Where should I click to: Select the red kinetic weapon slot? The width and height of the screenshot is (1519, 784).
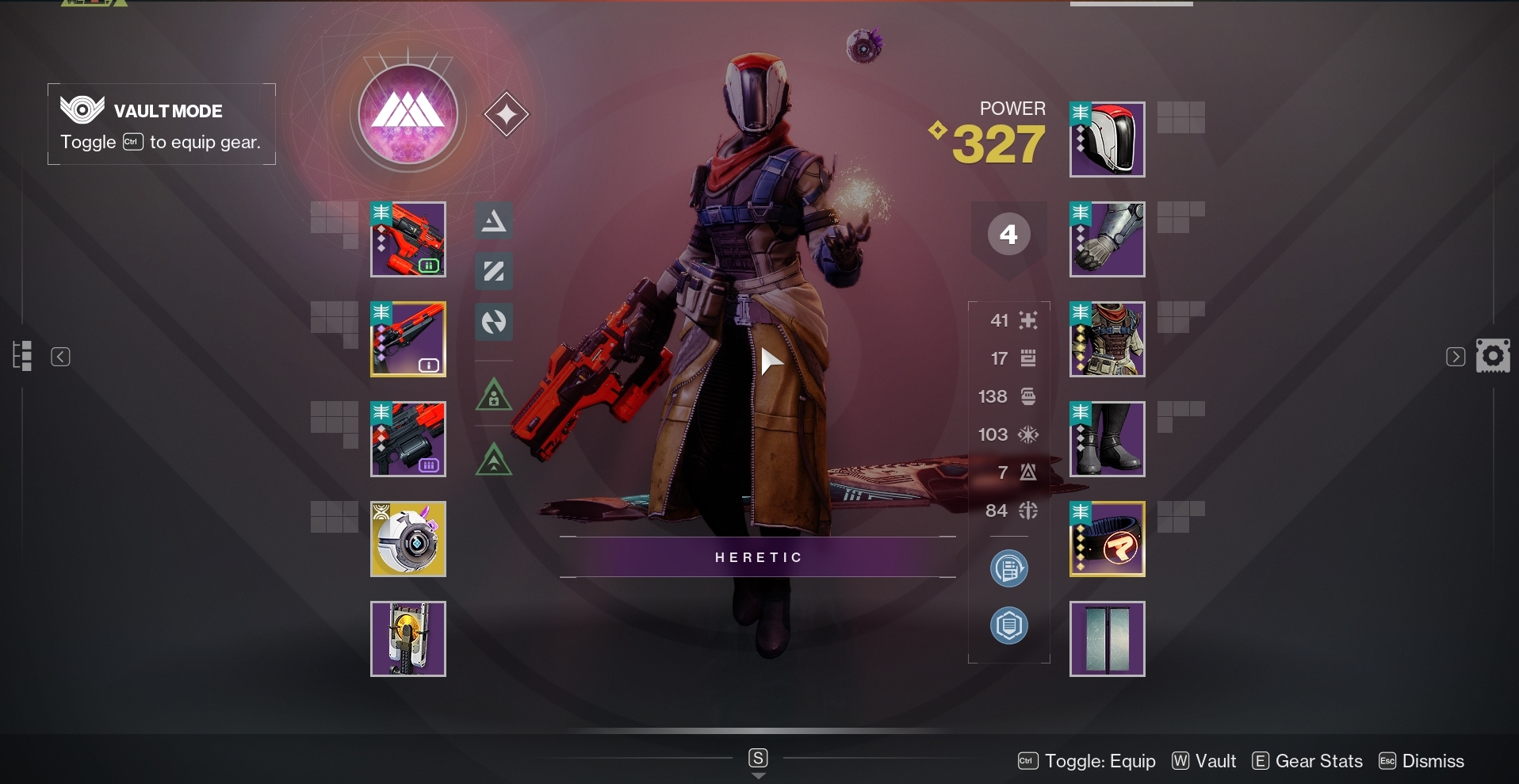[x=408, y=239]
